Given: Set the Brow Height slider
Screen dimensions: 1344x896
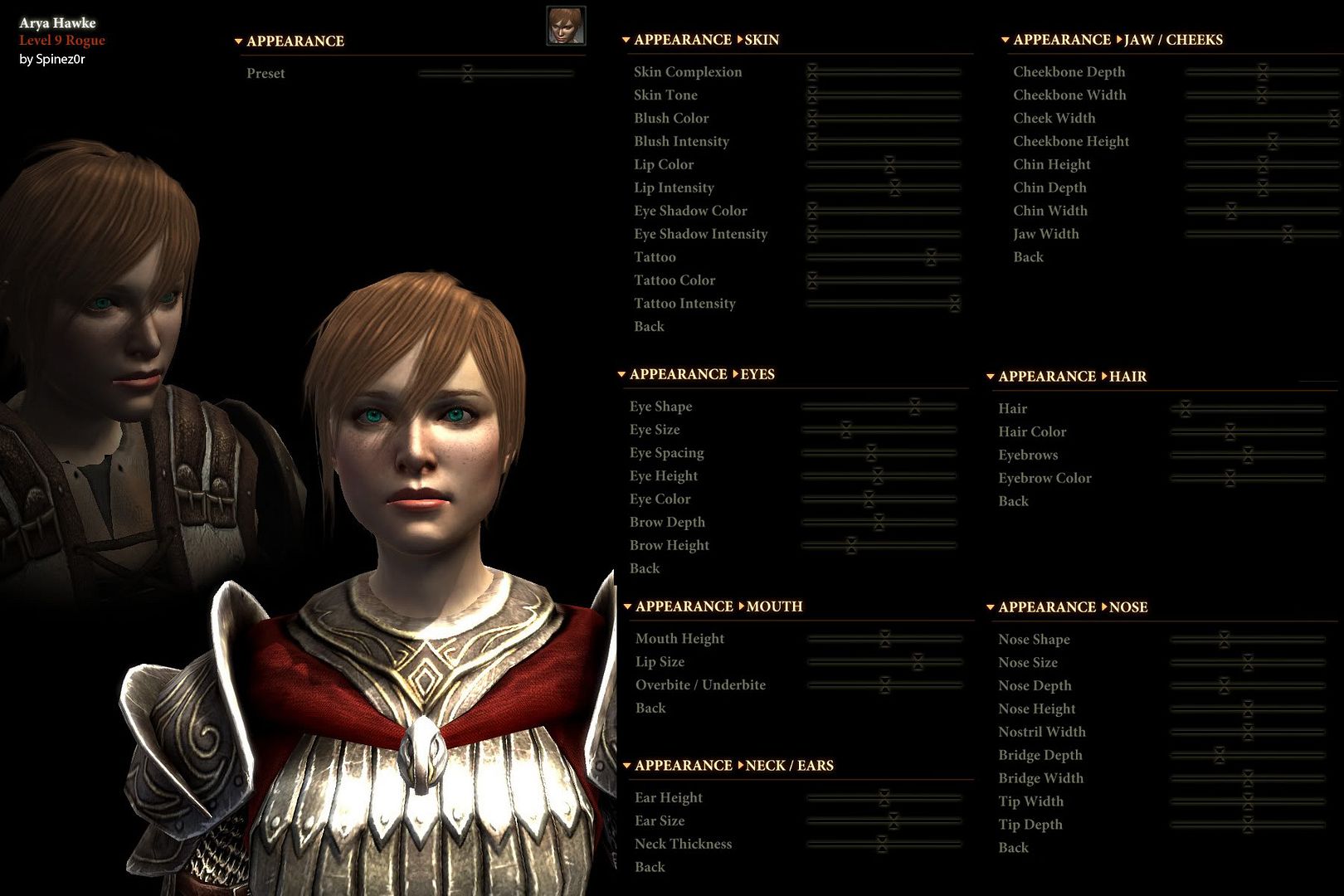Looking at the screenshot, I should pyautogui.click(x=850, y=546).
